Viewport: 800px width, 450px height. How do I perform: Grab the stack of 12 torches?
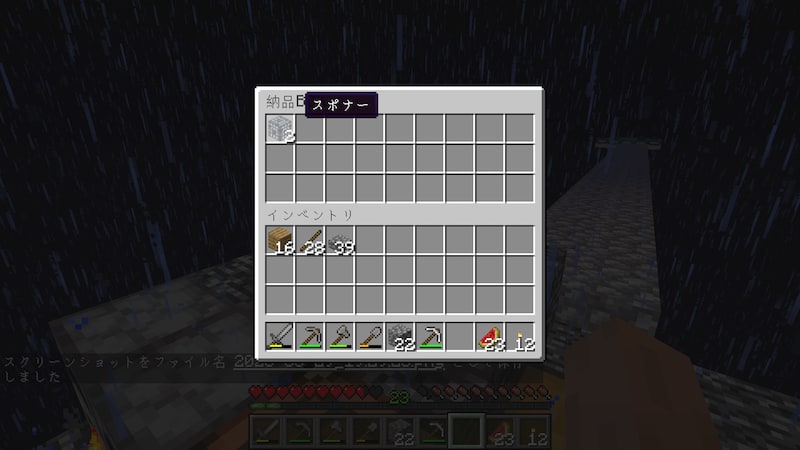(x=520, y=337)
